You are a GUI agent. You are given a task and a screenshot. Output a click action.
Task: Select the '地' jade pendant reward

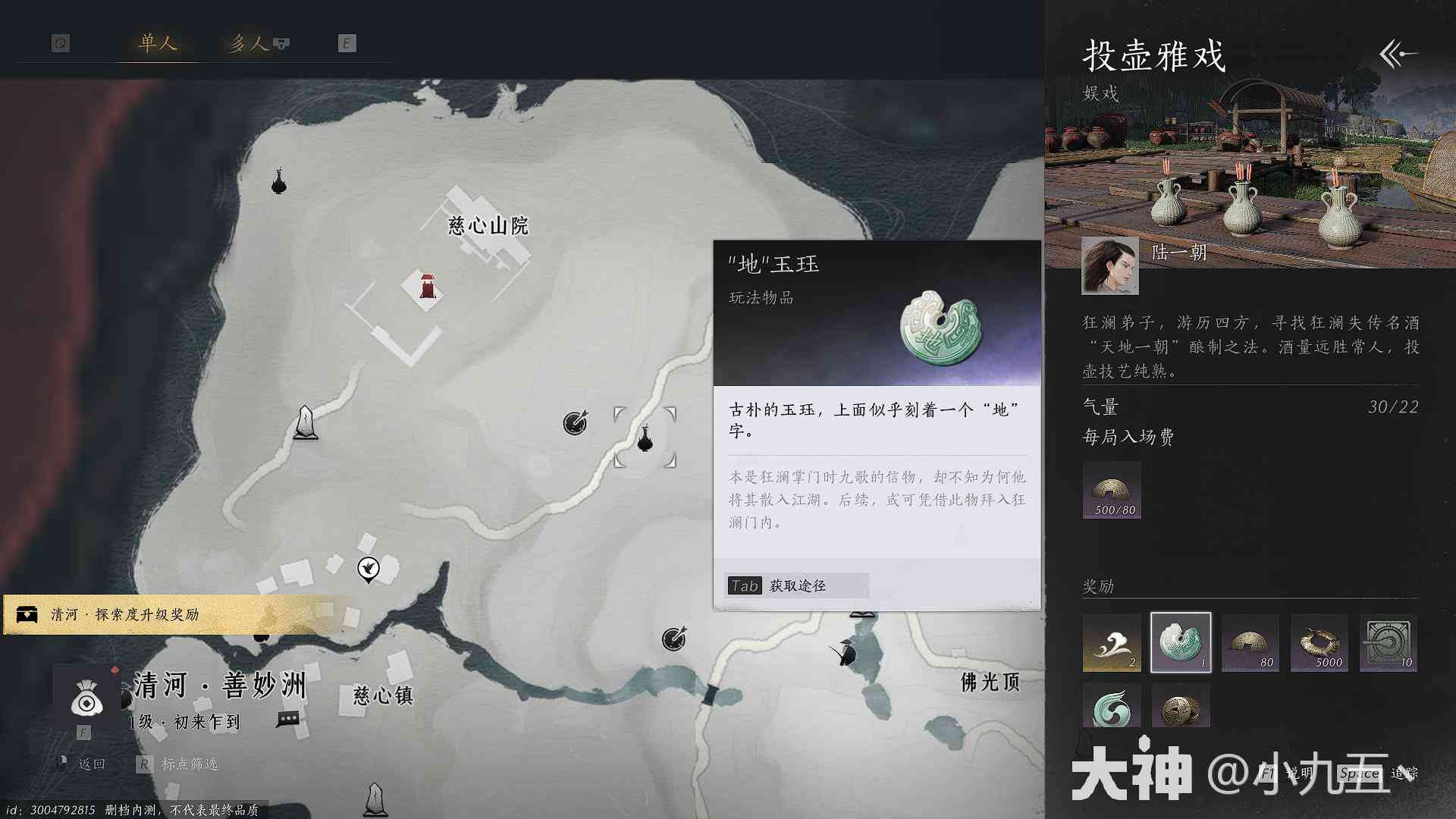click(1181, 643)
